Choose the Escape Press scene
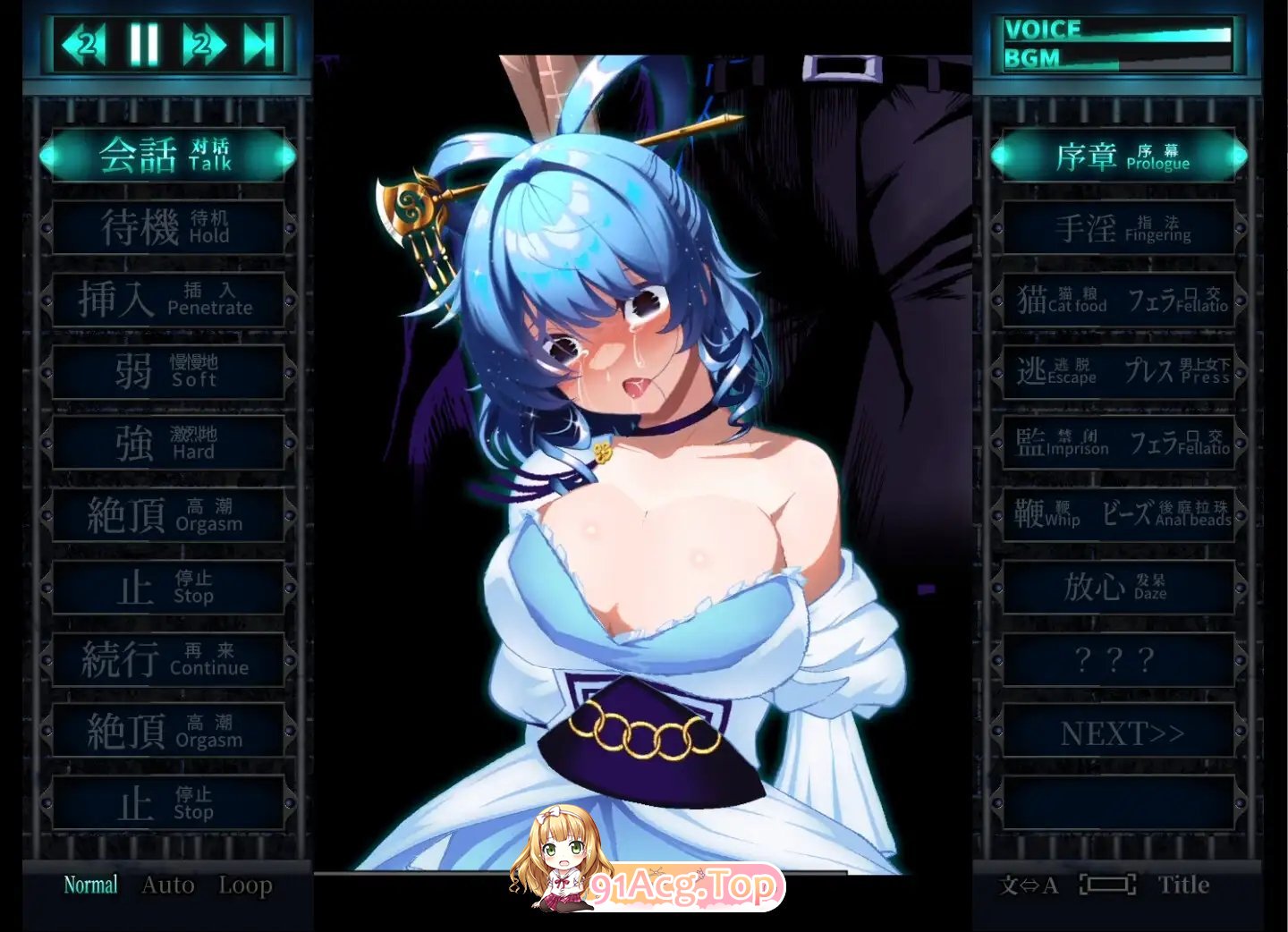 pyautogui.click(x=1117, y=372)
